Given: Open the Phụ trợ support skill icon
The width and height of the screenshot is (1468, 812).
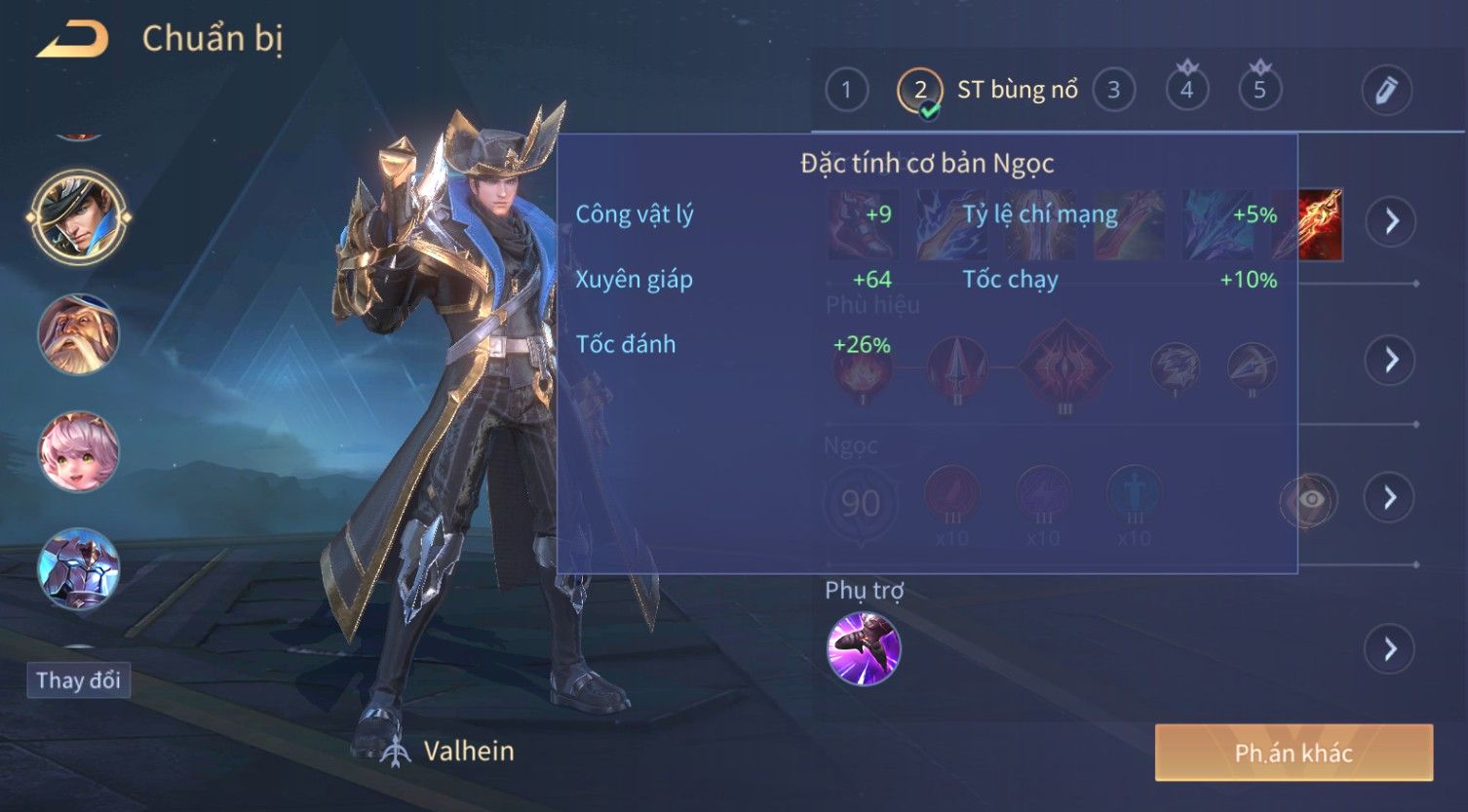Looking at the screenshot, I should click(x=863, y=649).
